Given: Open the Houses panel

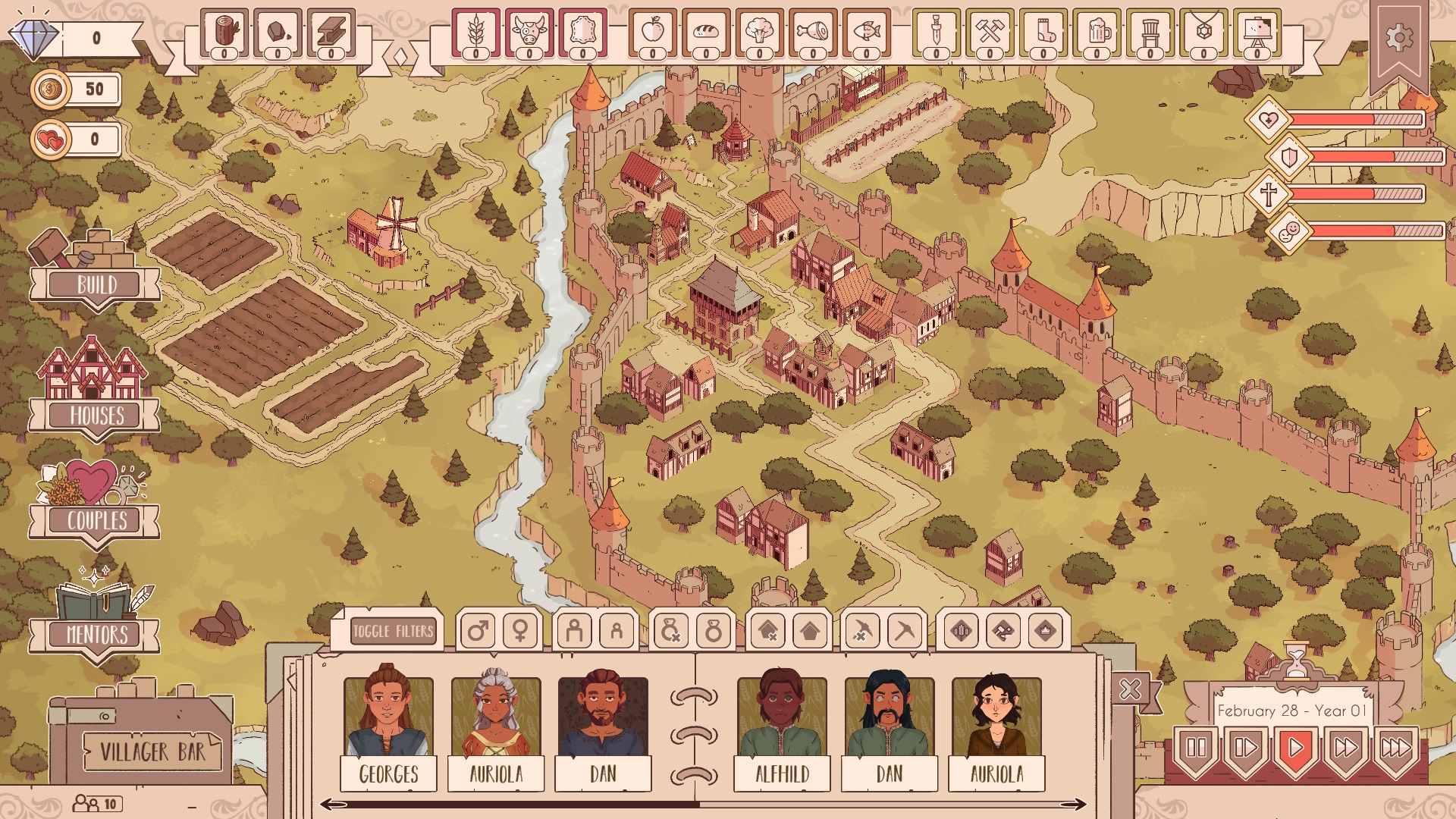Looking at the screenshot, I should tap(95, 415).
